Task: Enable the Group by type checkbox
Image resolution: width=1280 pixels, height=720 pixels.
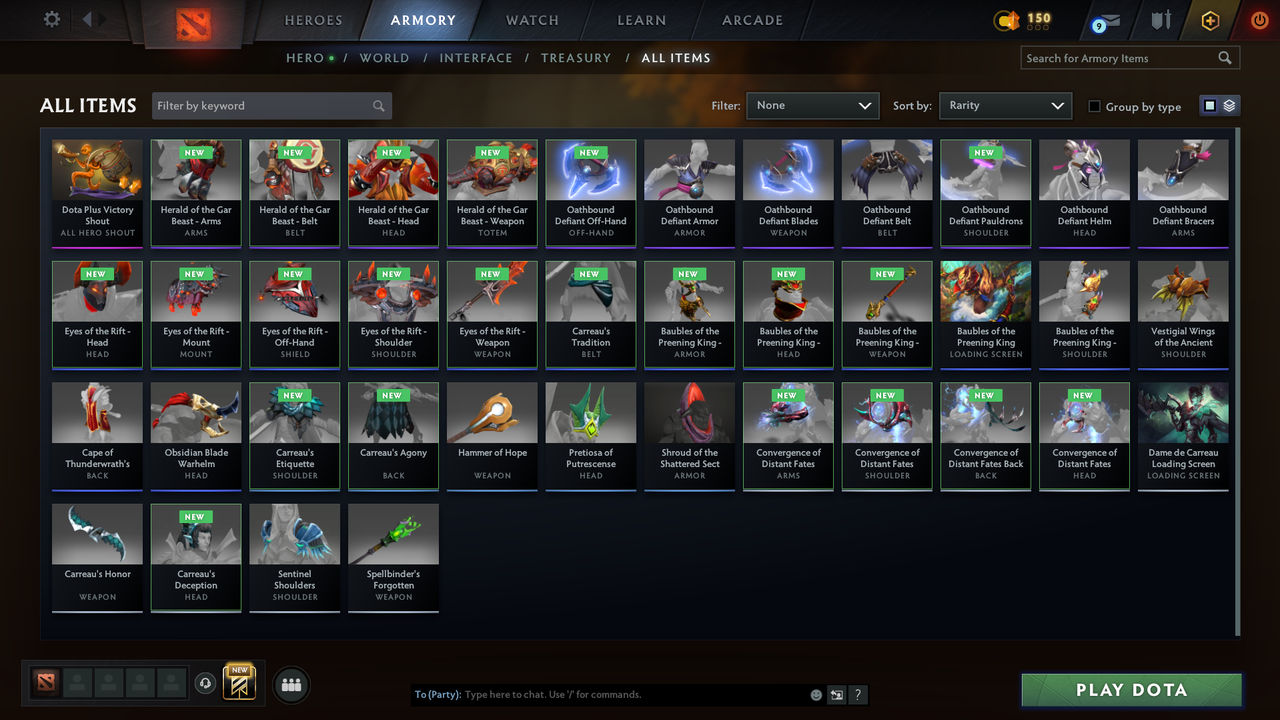Action: point(1094,106)
